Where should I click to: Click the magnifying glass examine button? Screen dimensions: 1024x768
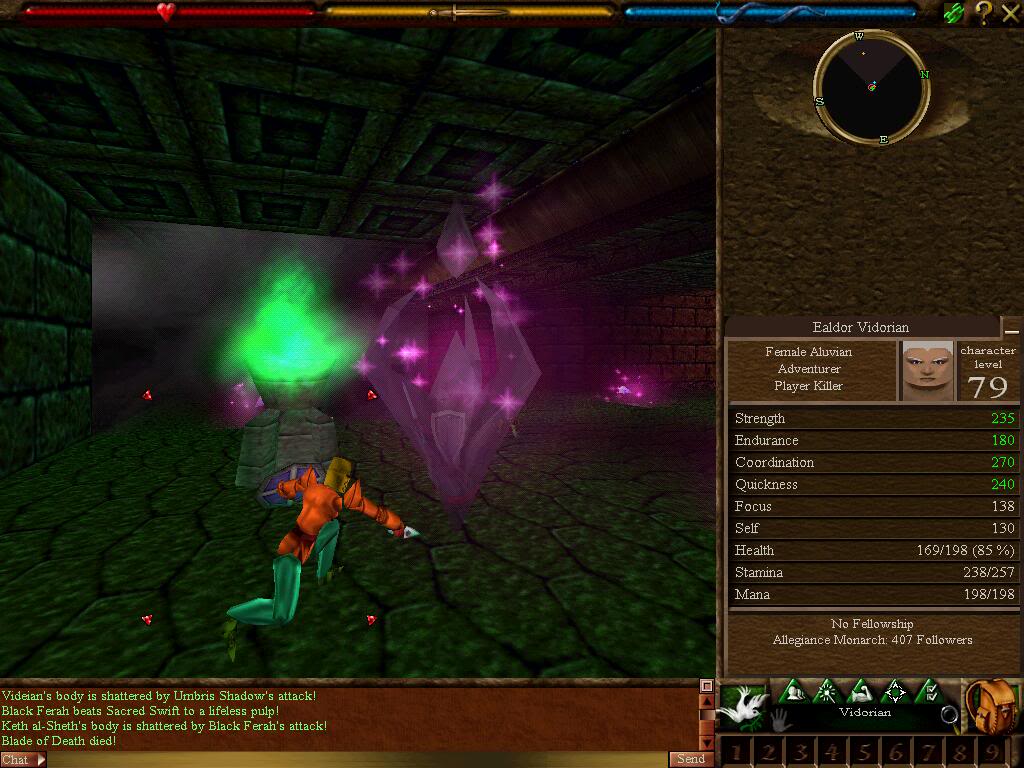[949, 714]
